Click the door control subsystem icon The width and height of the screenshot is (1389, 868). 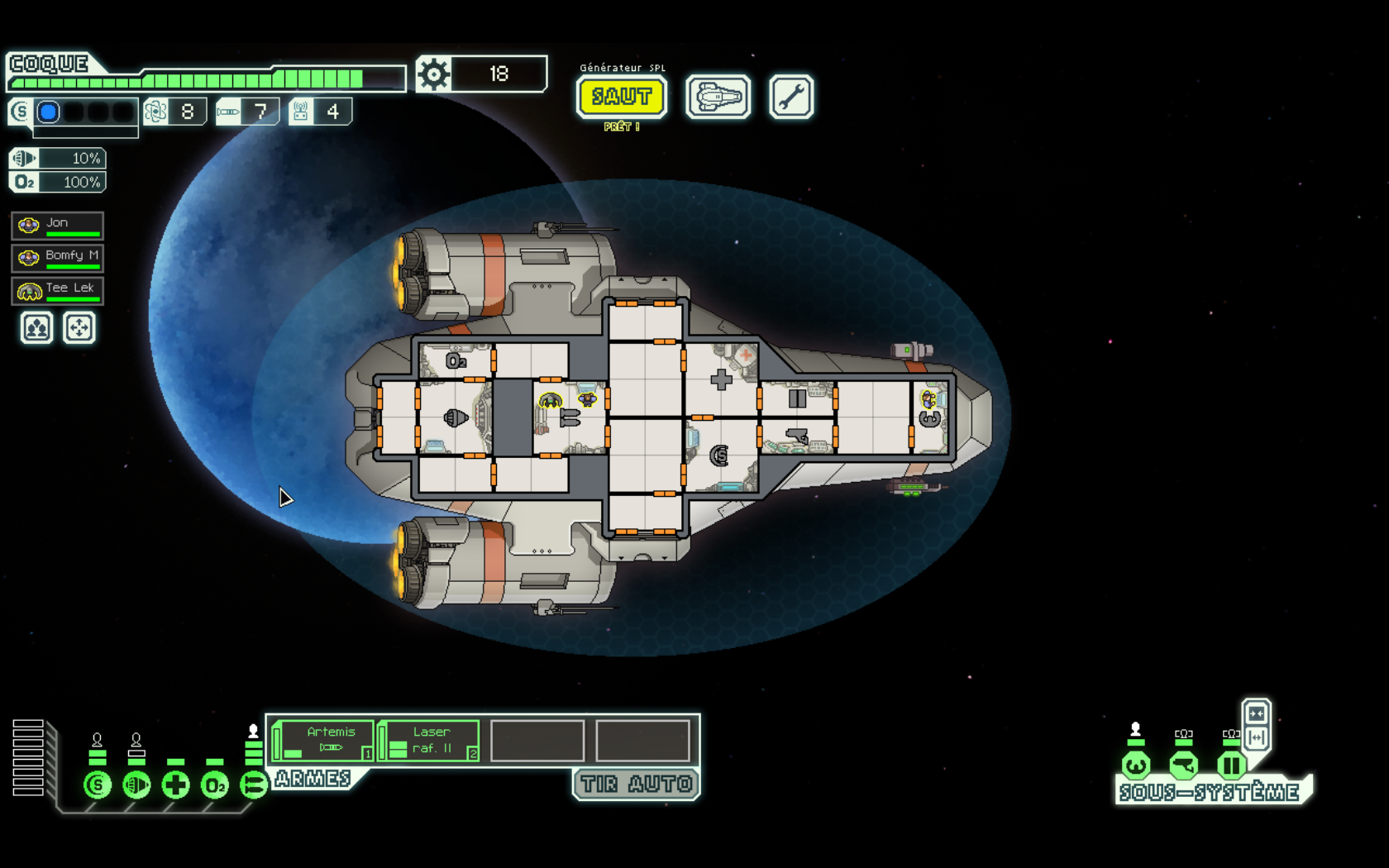(x=1231, y=765)
